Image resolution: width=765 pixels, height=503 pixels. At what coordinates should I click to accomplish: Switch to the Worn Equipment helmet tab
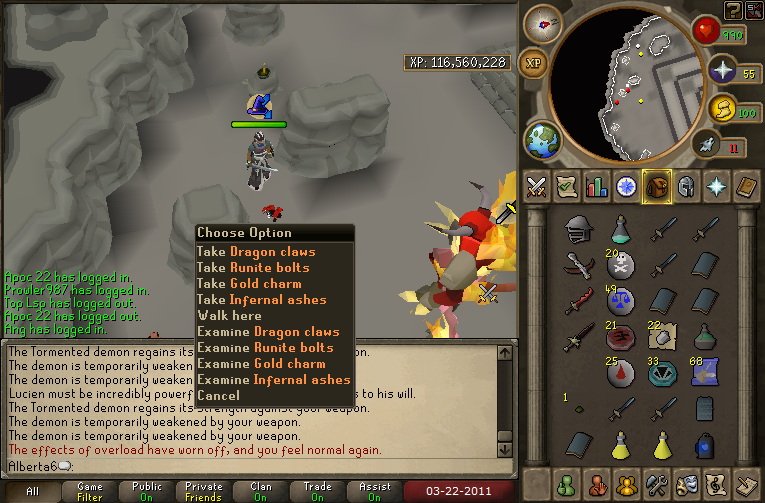685,186
